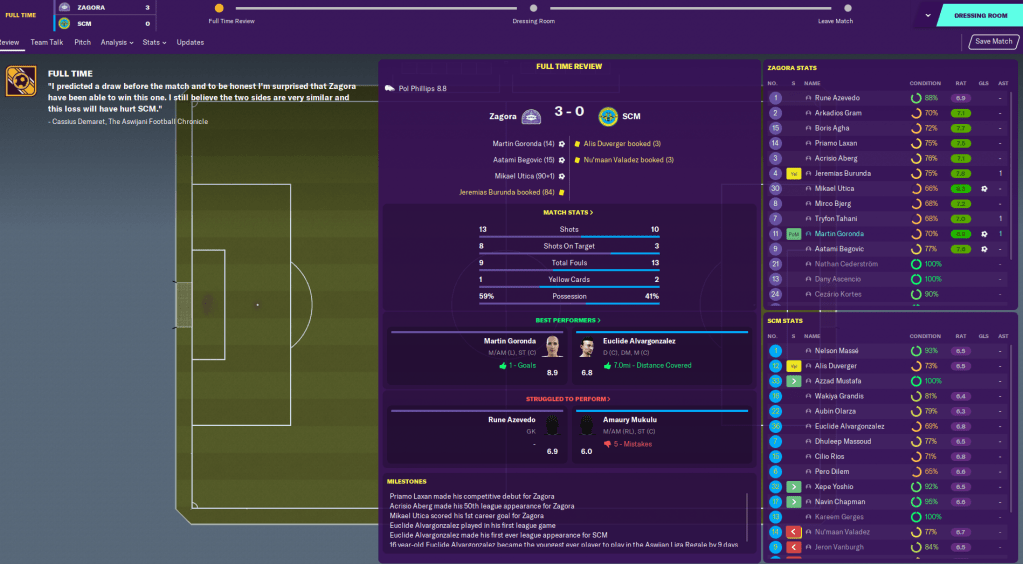
Task: Open the Stats dropdown menu
Action: tap(153, 42)
